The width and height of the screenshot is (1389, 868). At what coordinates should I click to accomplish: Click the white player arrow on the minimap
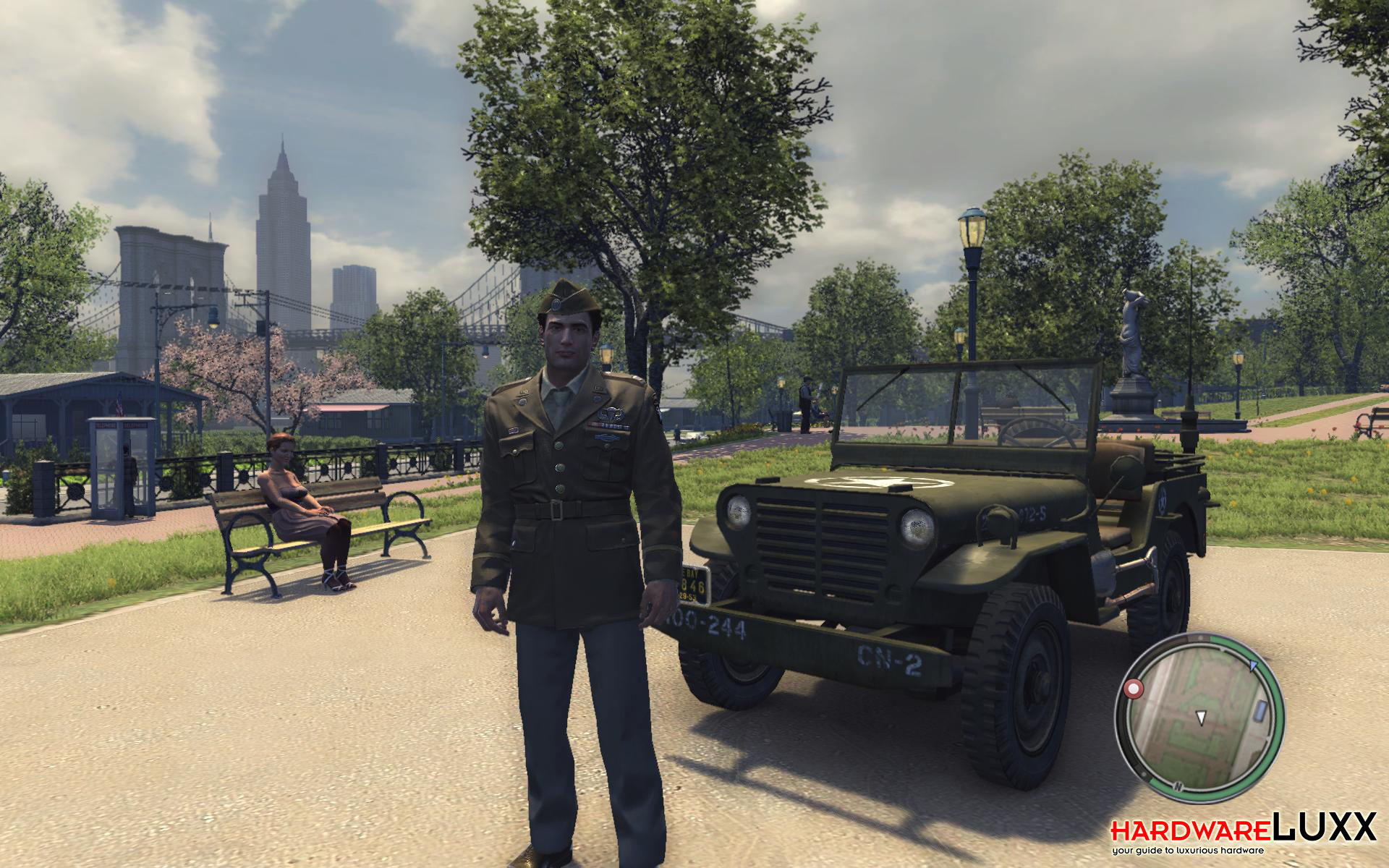coord(1201,718)
